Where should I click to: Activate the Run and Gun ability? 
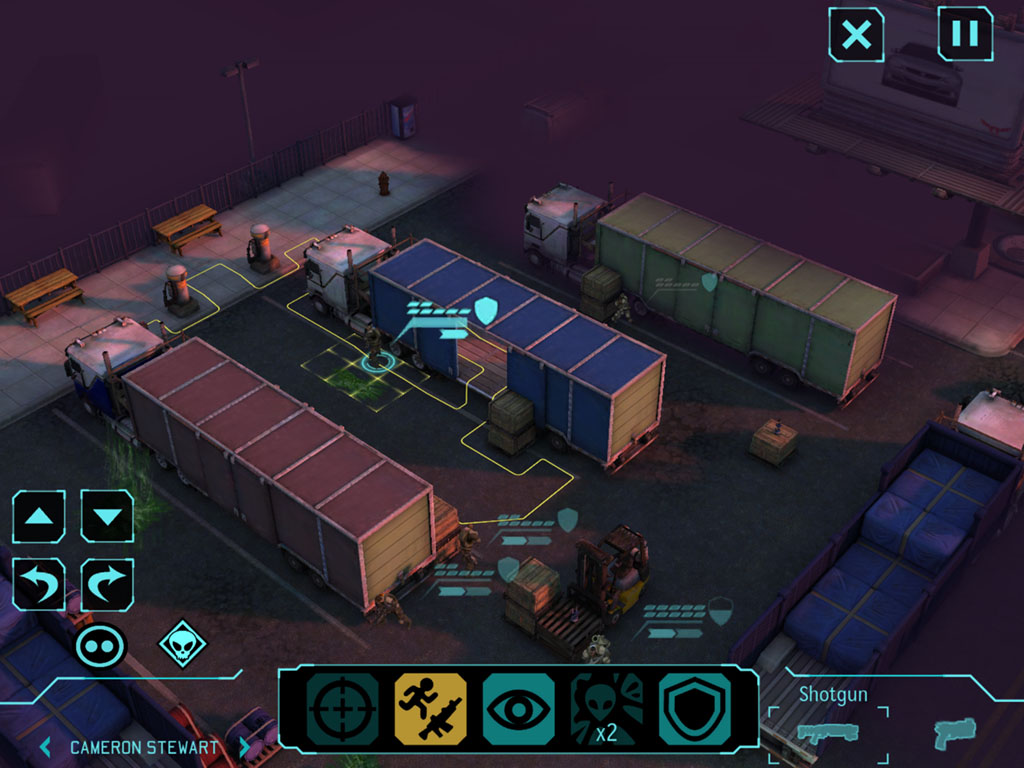coord(430,709)
